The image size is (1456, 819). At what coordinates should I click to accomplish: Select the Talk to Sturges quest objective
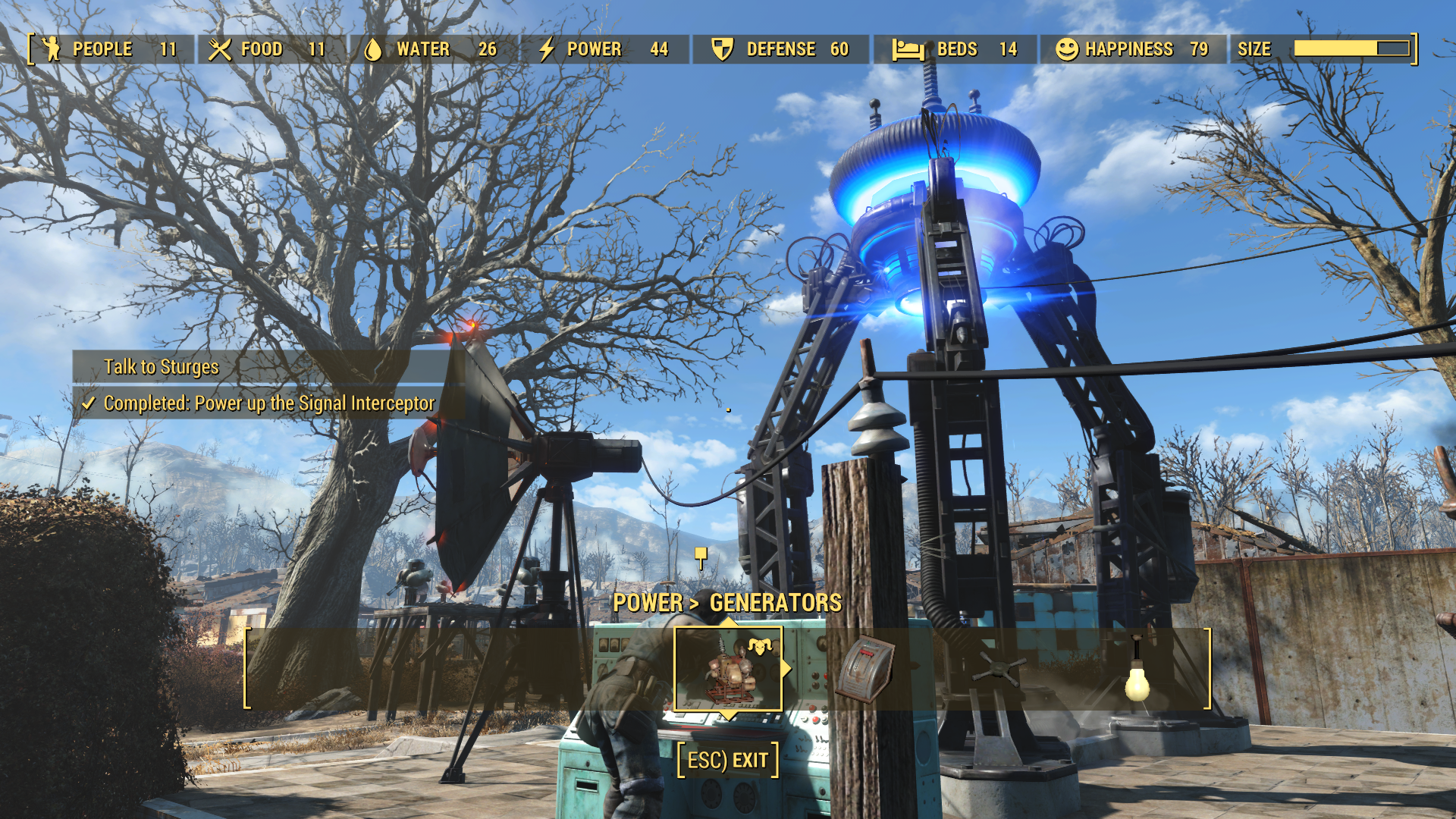(x=161, y=367)
